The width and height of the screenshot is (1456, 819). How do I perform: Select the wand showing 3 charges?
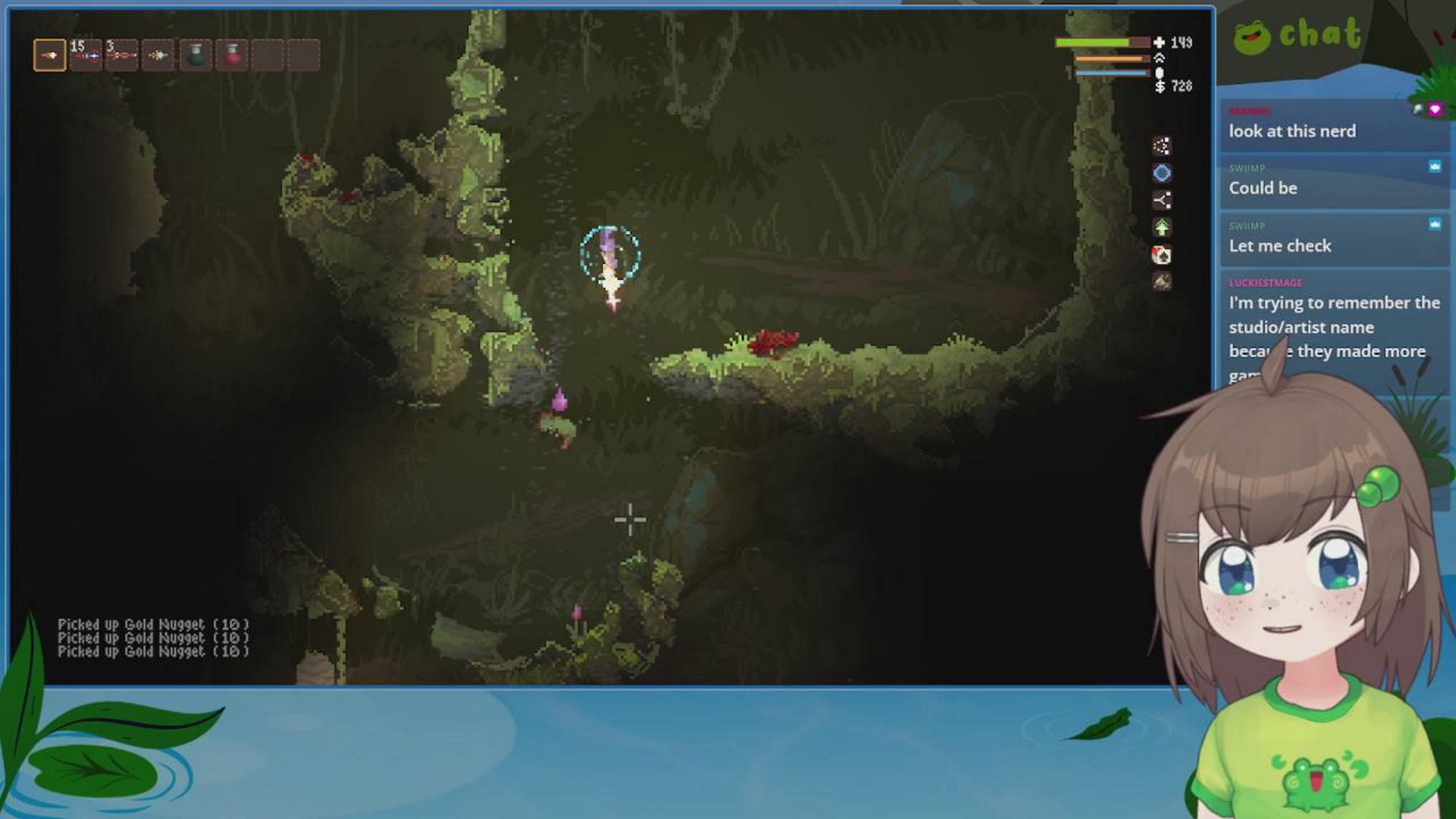coord(123,55)
